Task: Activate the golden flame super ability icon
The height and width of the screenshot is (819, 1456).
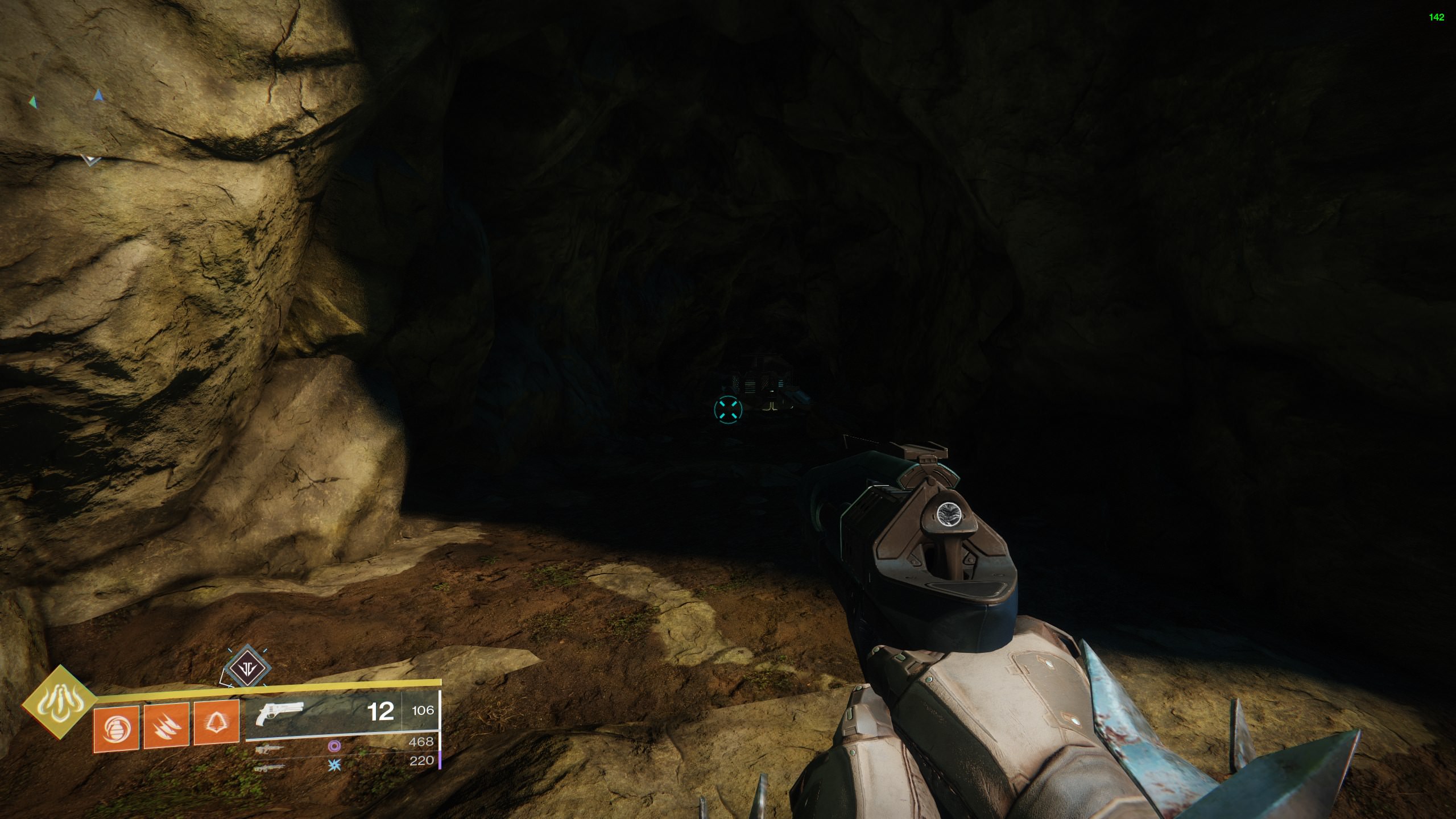Action: tap(59, 702)
